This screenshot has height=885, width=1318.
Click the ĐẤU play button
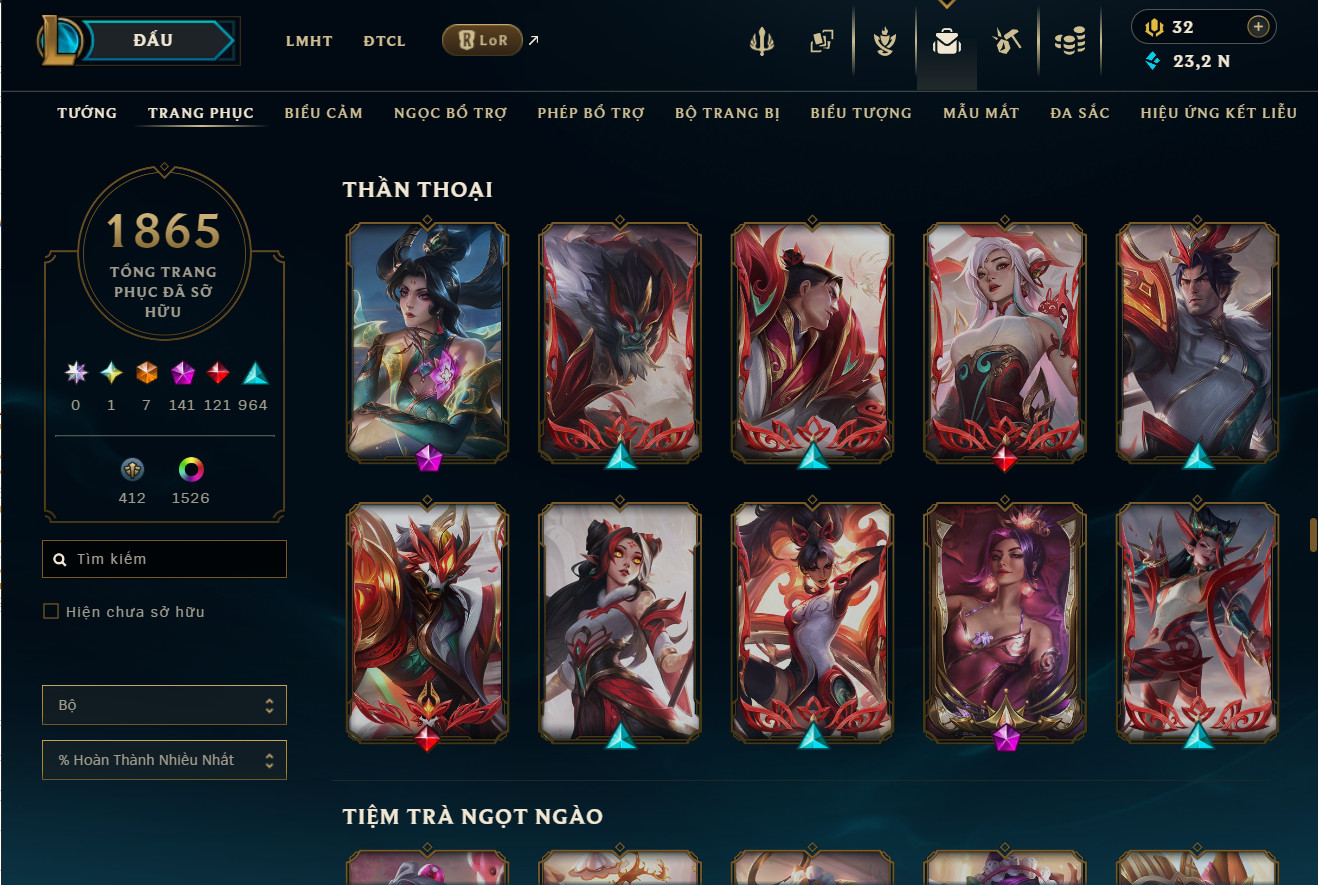click(152, 41)
